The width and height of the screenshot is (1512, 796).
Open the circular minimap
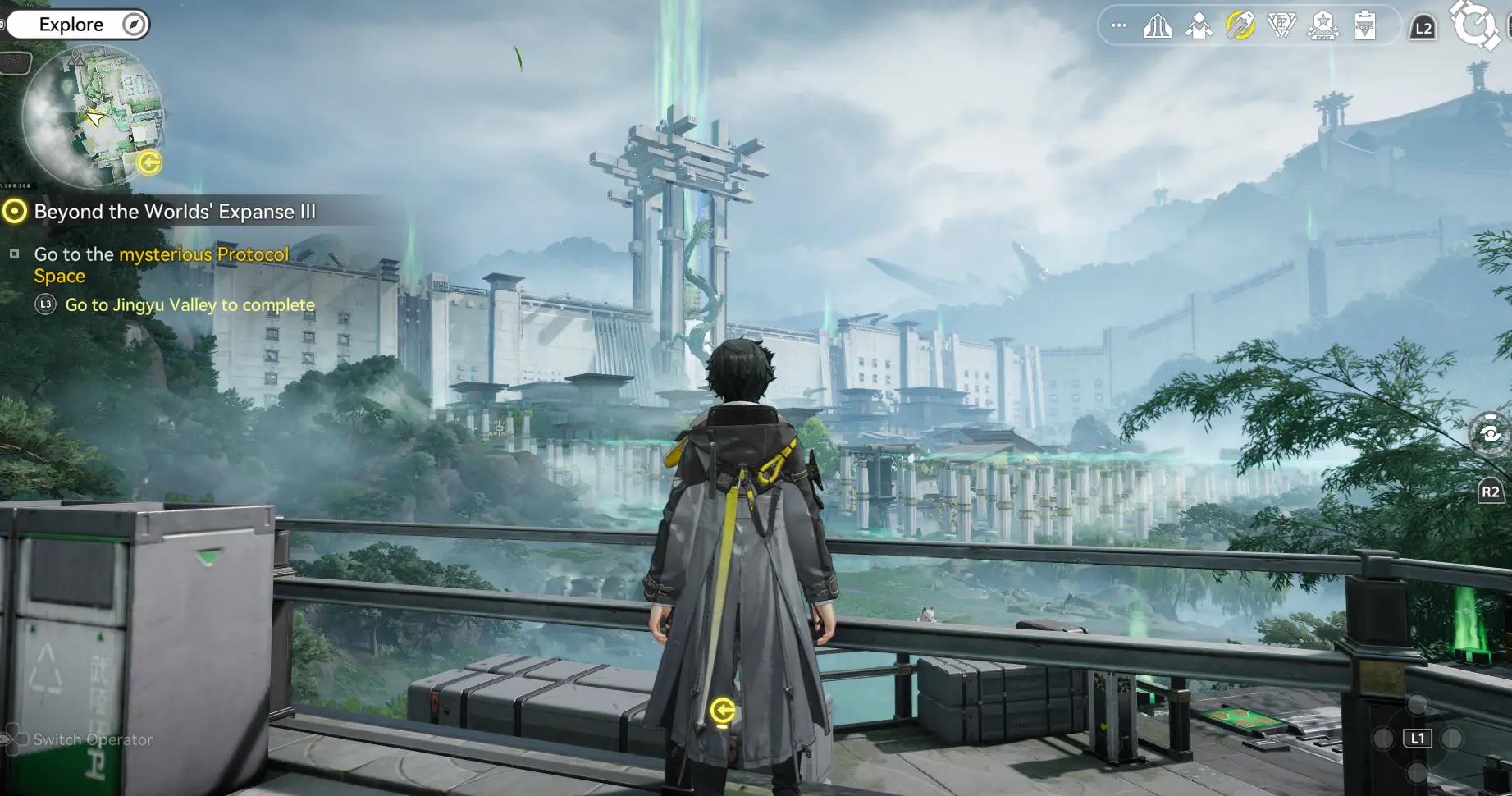point(92,117)
